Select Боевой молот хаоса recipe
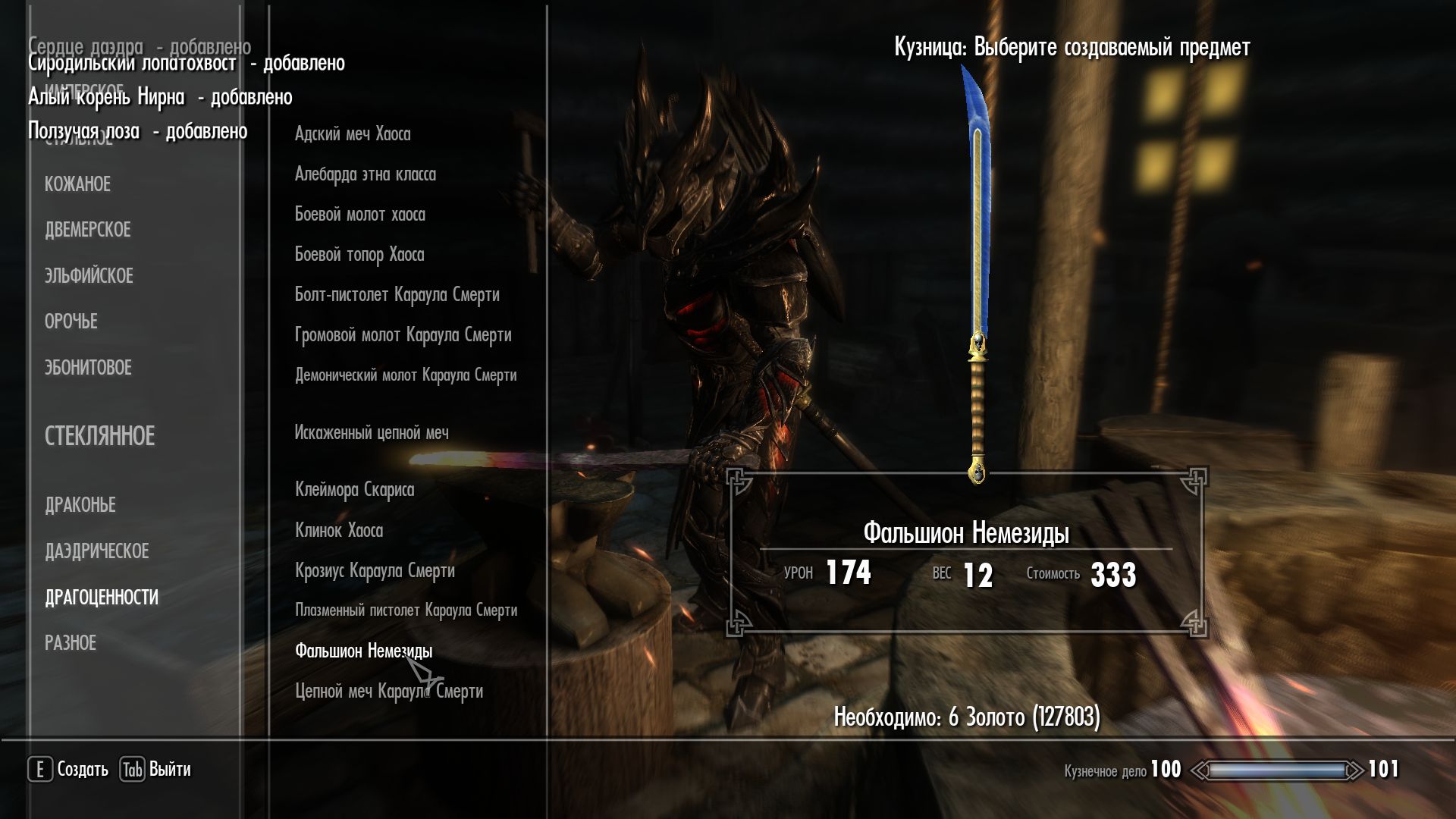 tap(359, 215)
